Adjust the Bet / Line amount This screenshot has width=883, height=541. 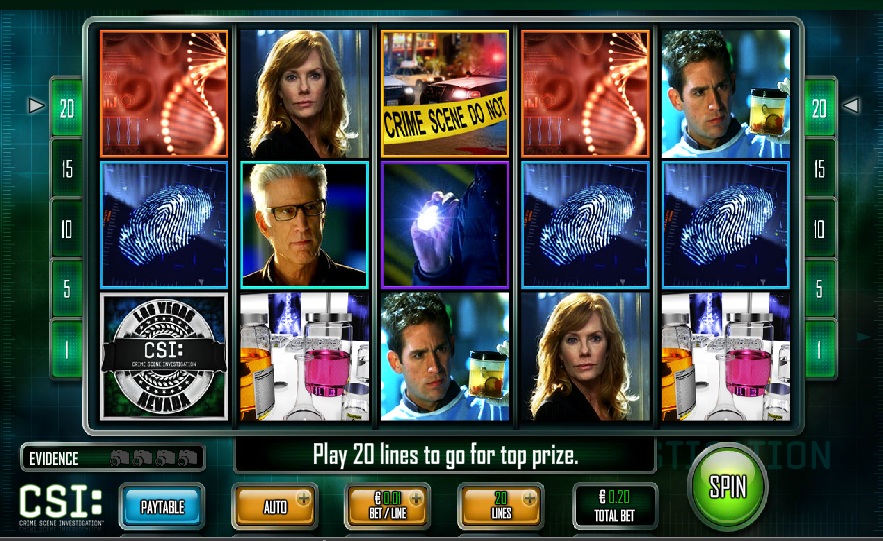click(x=389, y=507)
